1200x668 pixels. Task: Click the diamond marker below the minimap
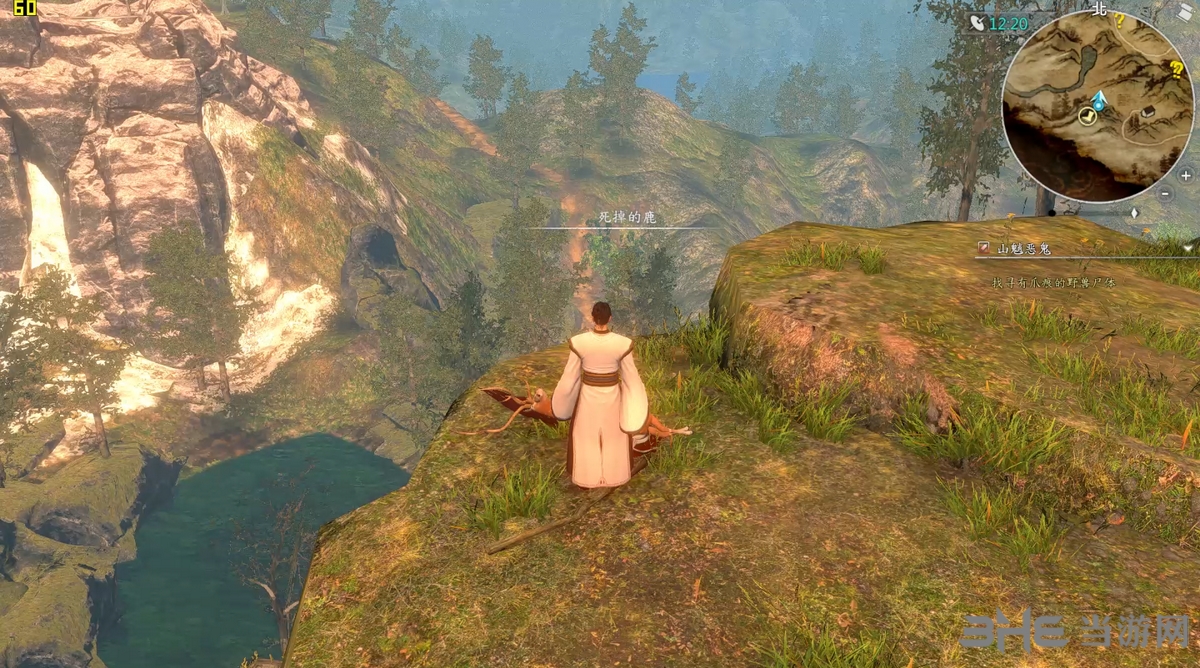tap(1134, 213)
